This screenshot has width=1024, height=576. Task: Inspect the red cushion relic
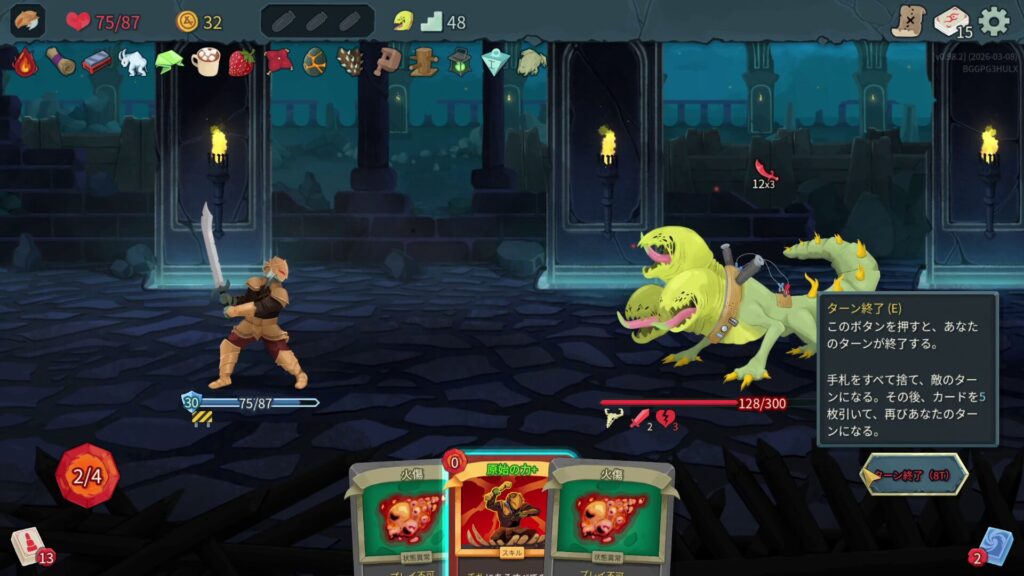278,62
